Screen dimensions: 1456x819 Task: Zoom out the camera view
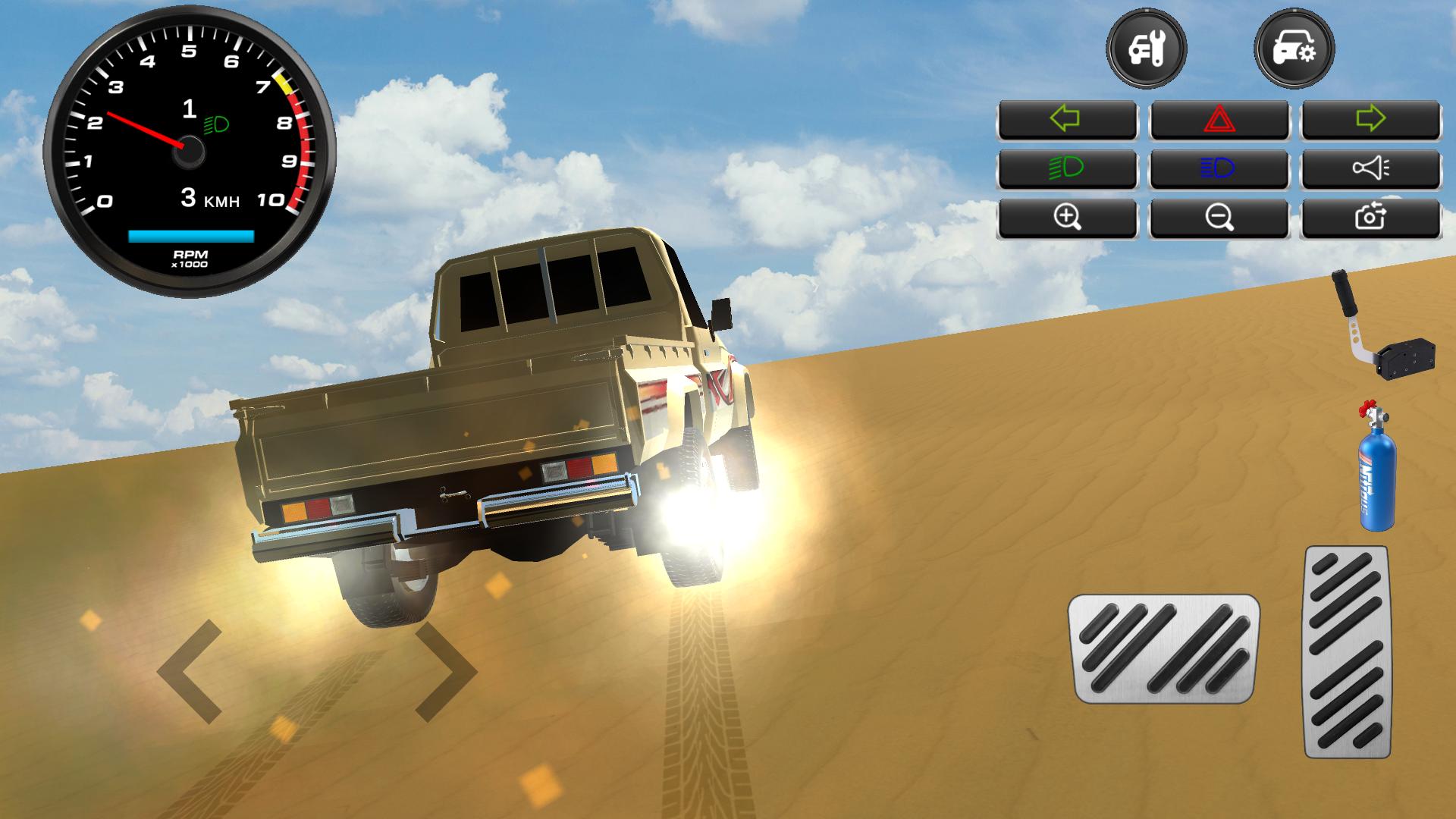tap(1219, 218)
